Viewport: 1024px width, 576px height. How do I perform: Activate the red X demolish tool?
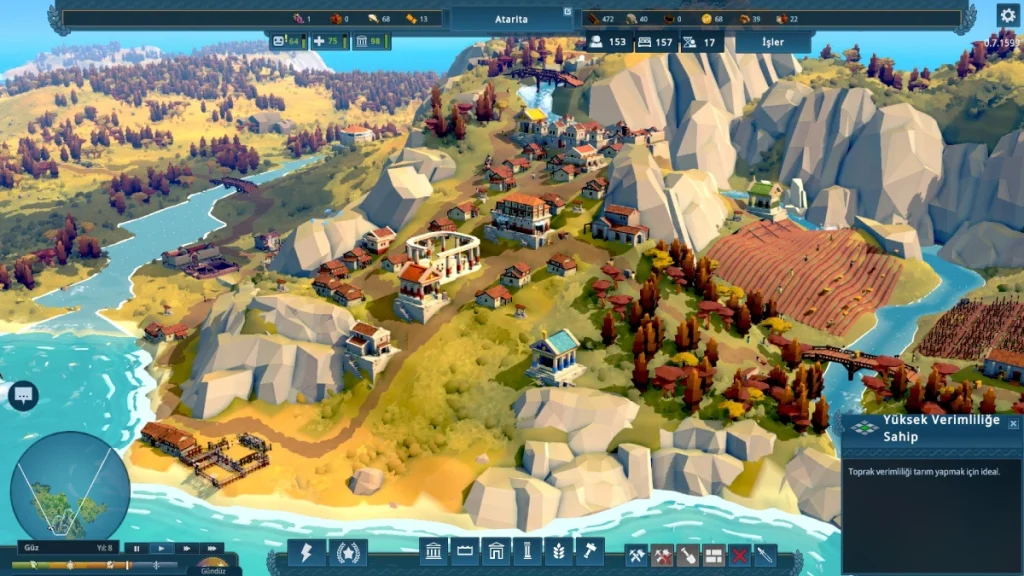point(740,553)
